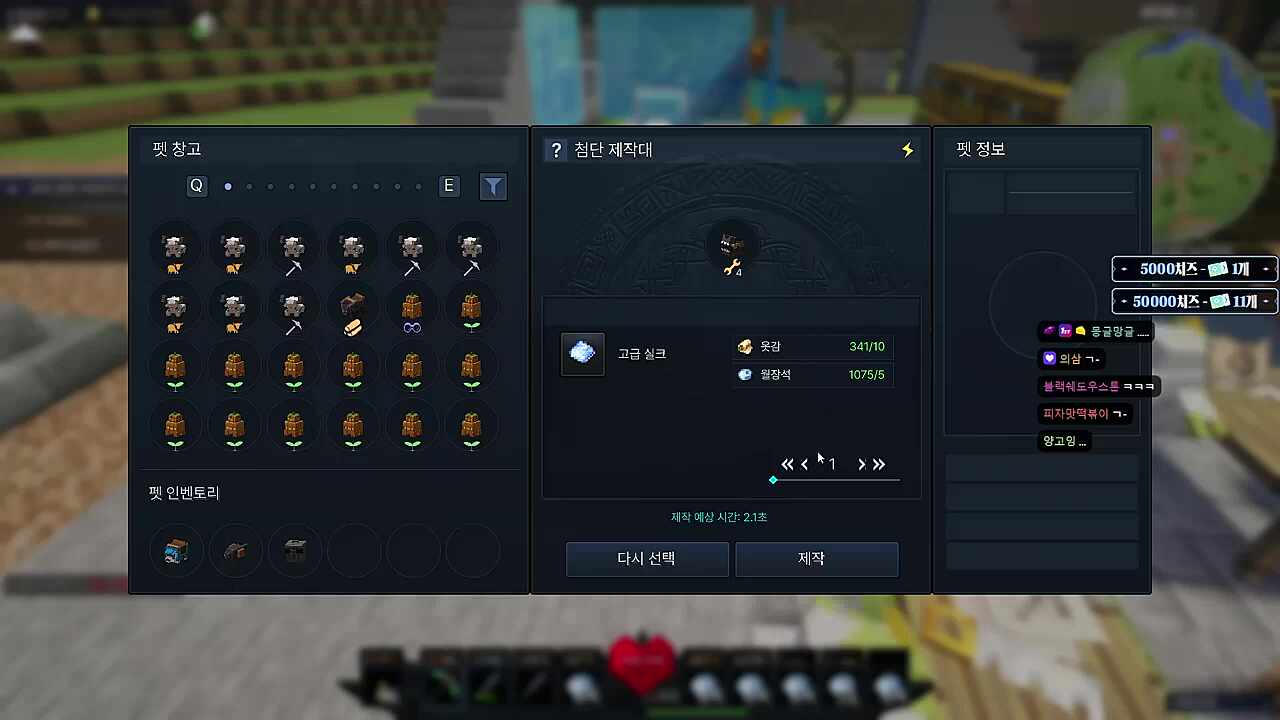
Task: Toggle the filter funnel in 펫 창고
Action: [x=493, y=186]
